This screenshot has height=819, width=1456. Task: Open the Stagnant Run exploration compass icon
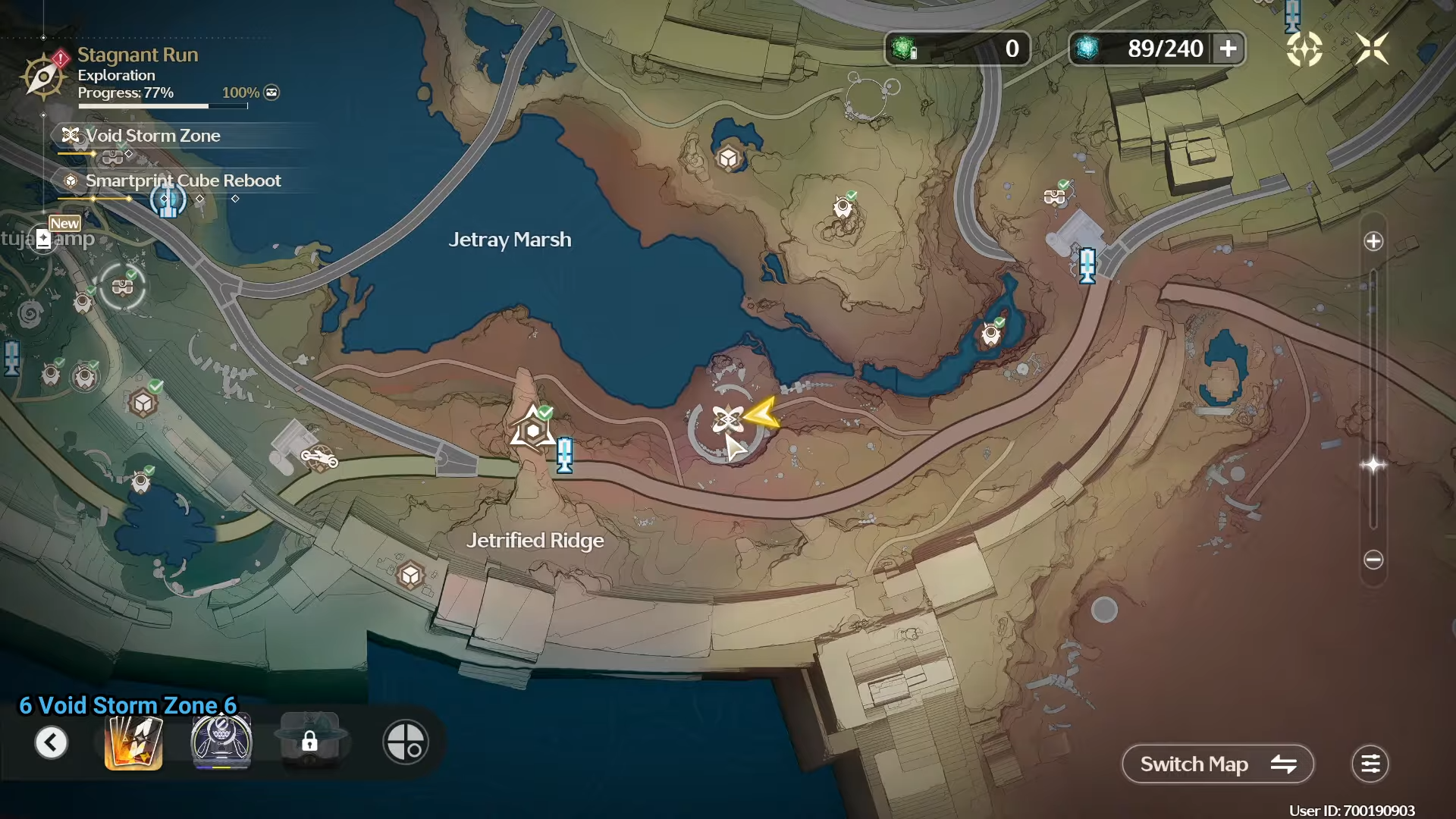[x=43, y=76]
